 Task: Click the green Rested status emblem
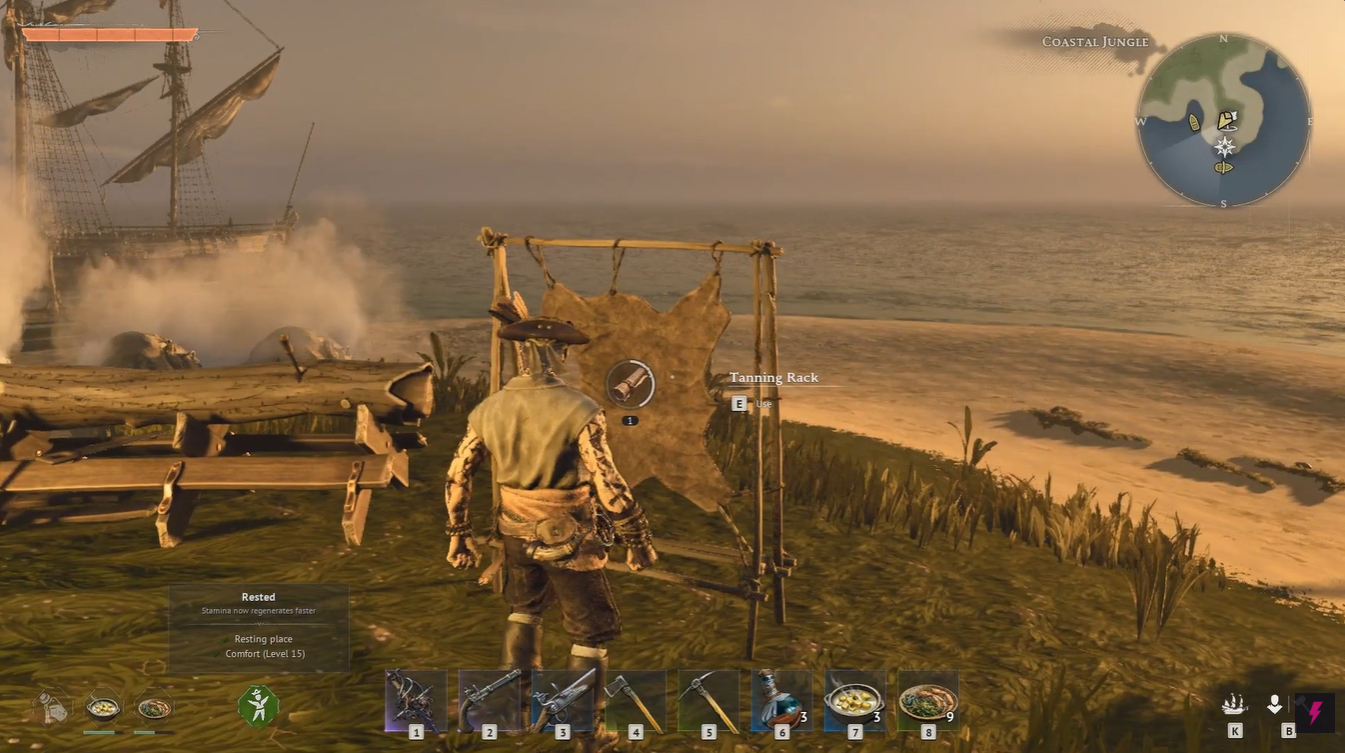pyautogui.click(x=258, y=705)
